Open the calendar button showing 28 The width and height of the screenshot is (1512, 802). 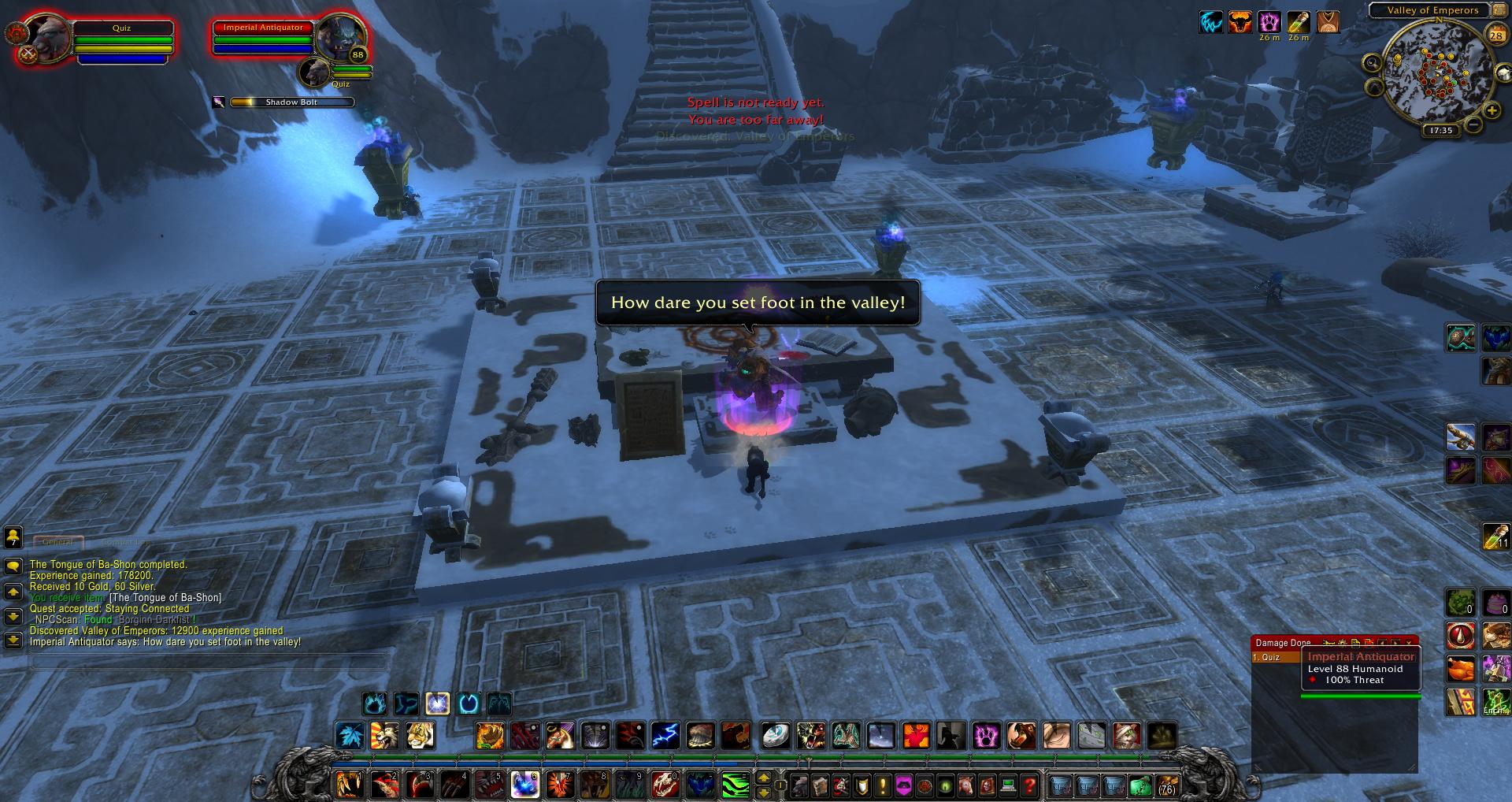tap(1495, 35)
